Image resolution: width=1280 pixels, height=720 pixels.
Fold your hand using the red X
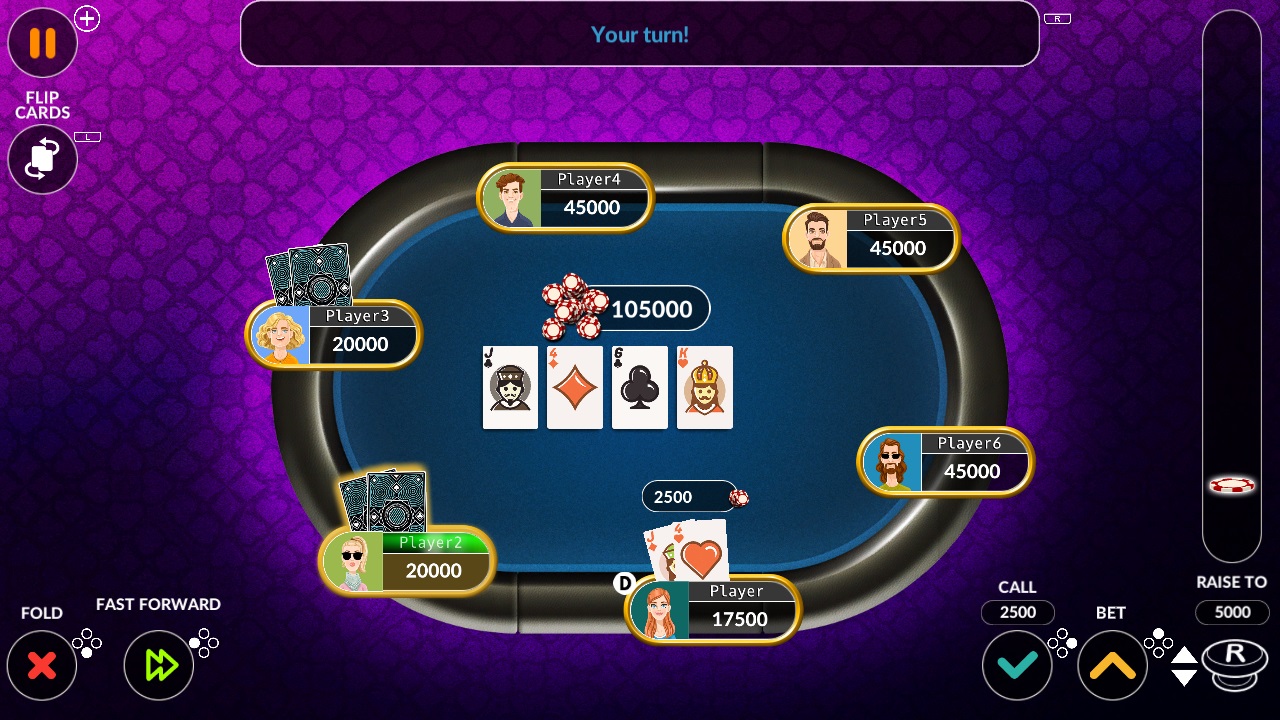click(x=42, y=664)
